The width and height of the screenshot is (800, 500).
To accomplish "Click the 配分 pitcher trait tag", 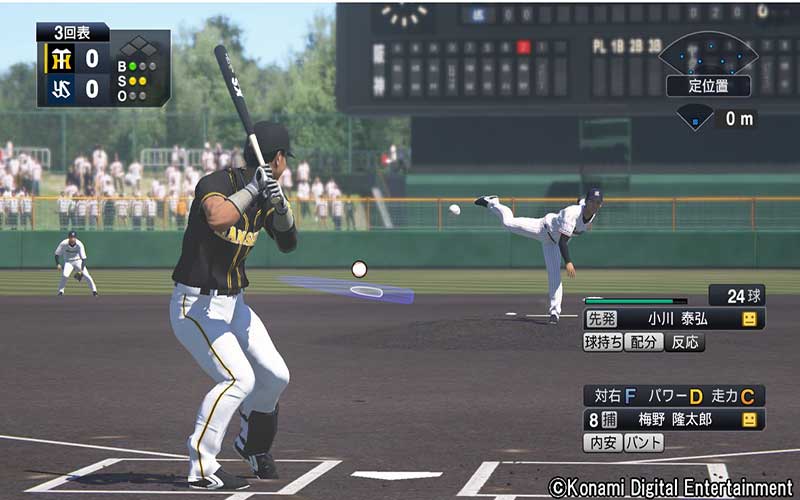I will [644, 342].
